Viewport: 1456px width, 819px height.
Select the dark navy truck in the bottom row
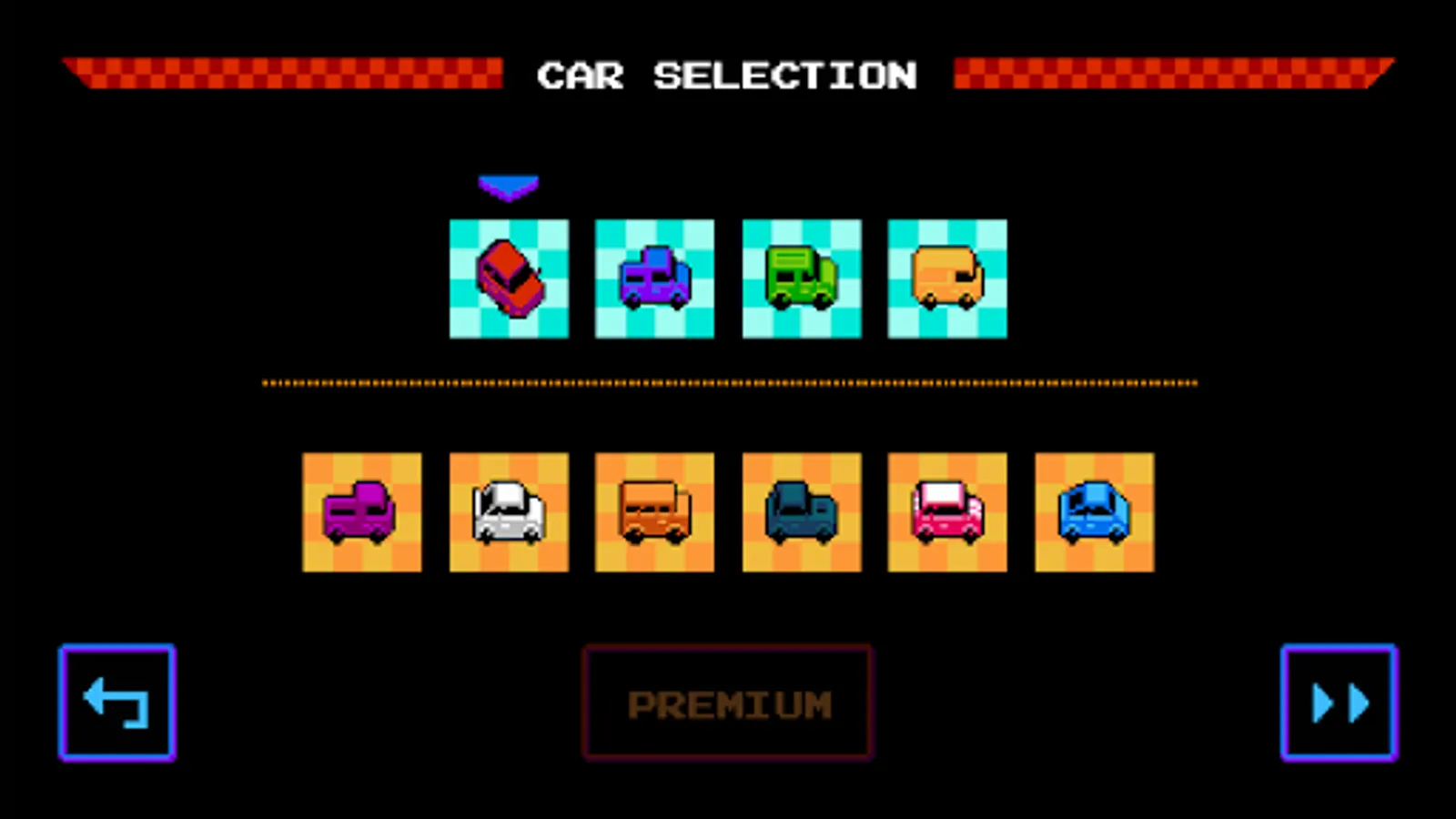pos(800,511)
